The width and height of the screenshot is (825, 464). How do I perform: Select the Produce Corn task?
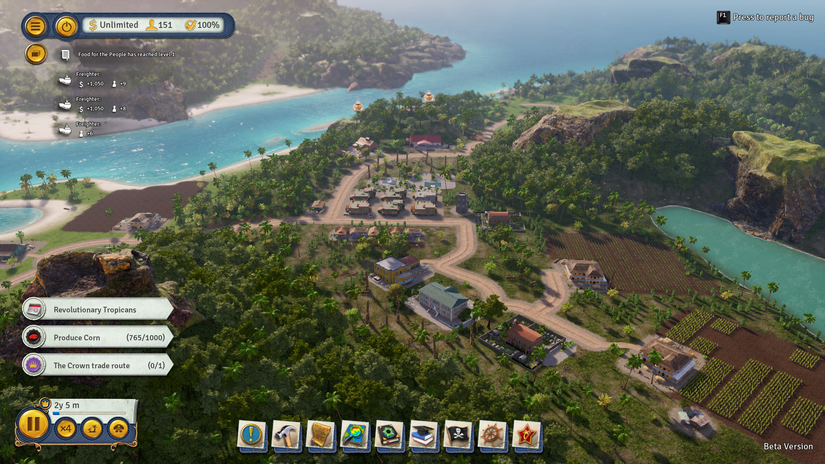(98, 338)
